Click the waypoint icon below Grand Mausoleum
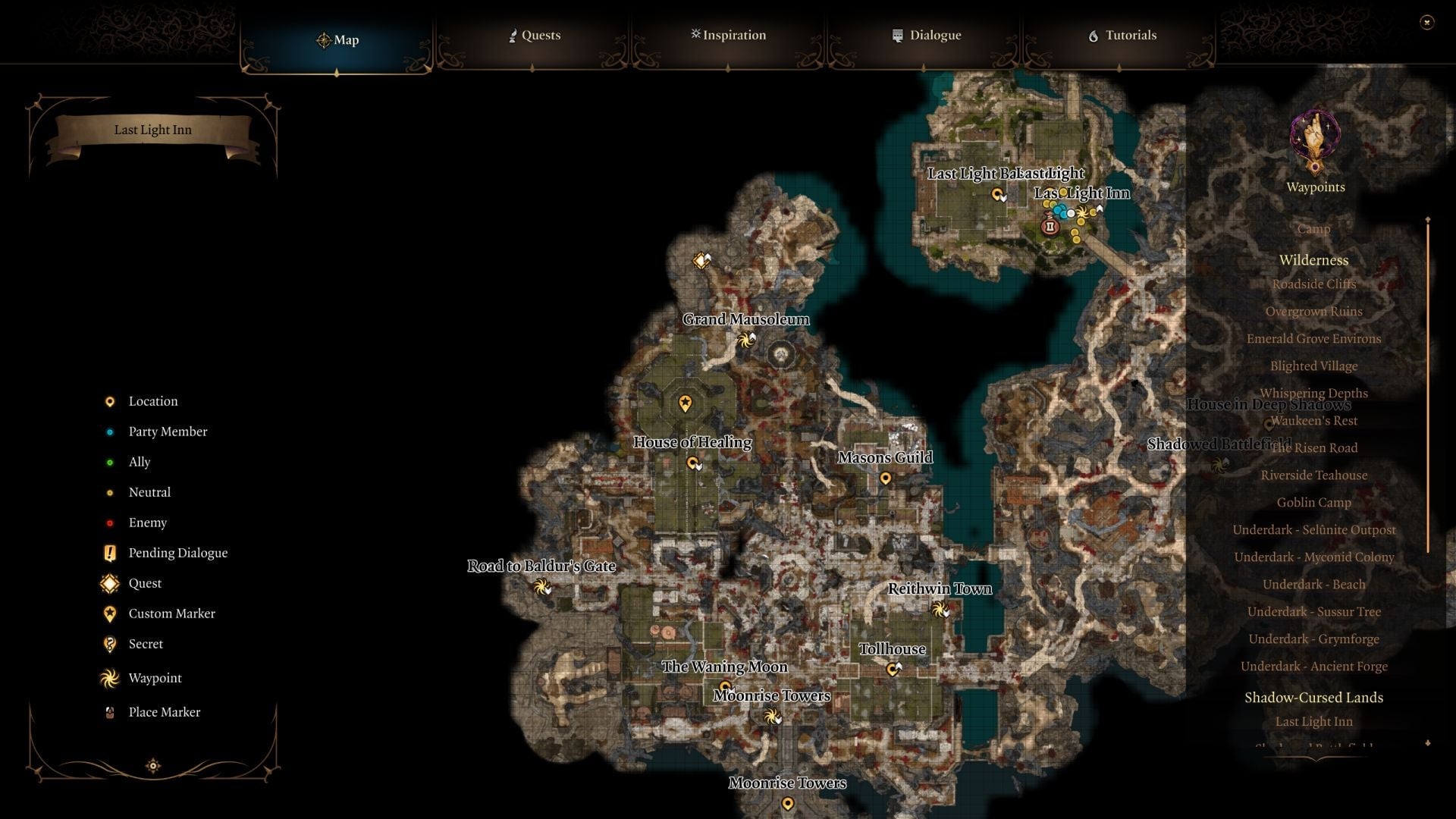This screenshot has height=819, width=1456. pyautogui.click(x=745, y=341)
